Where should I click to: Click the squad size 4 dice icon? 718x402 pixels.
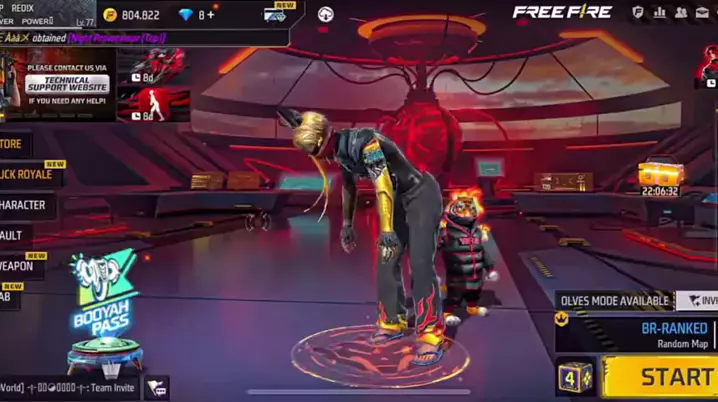pyautogui.click(x=575, y=378)
